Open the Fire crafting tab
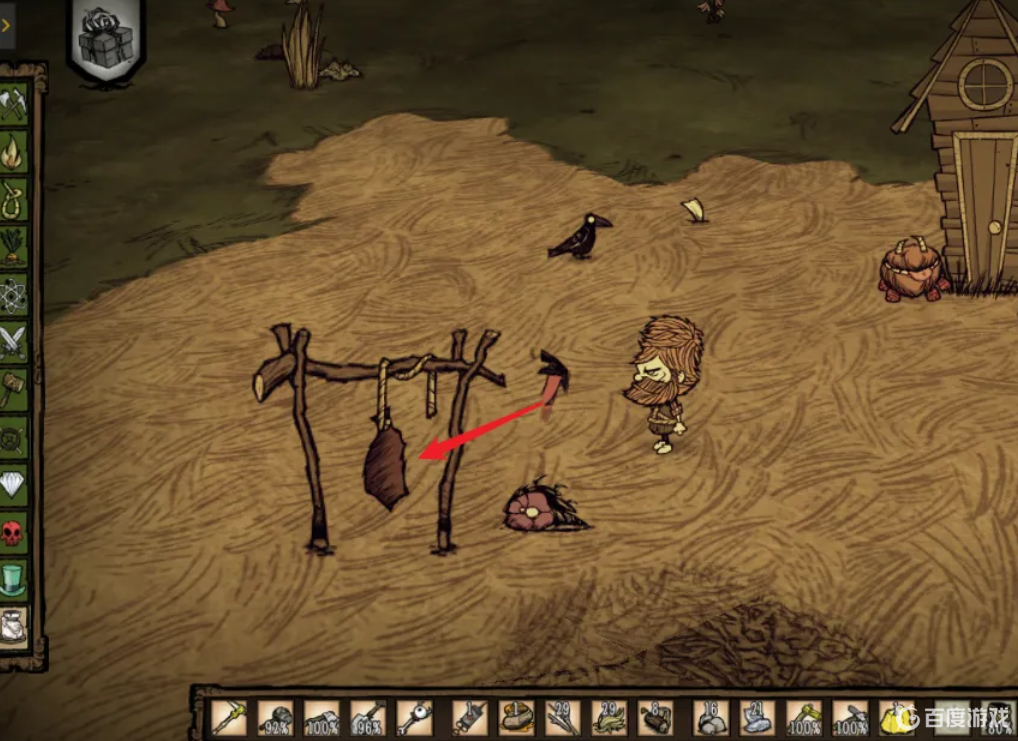Viewport: 1018px width, 741px height. tap(13, 152)
